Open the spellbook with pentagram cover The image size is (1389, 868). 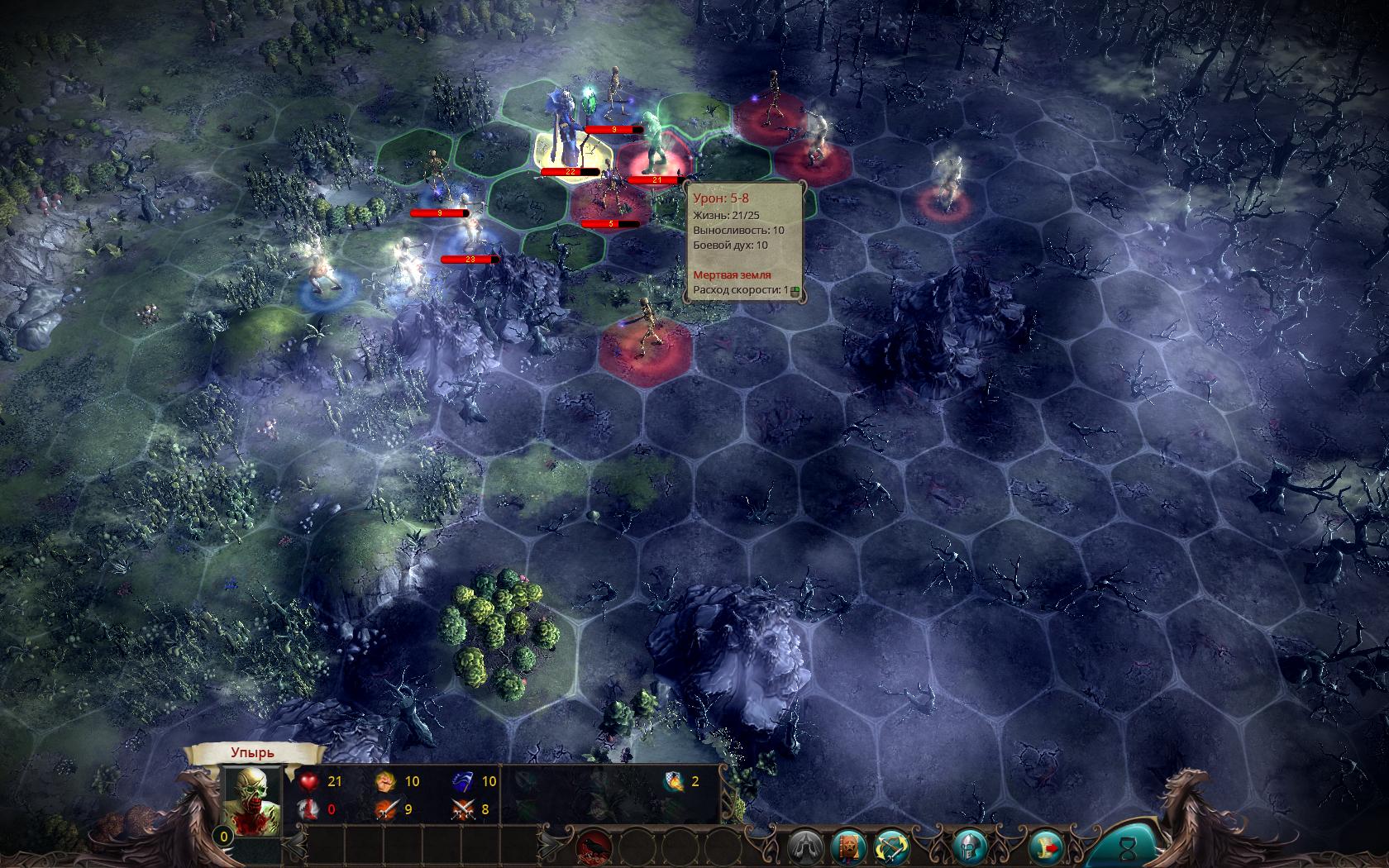847,847
